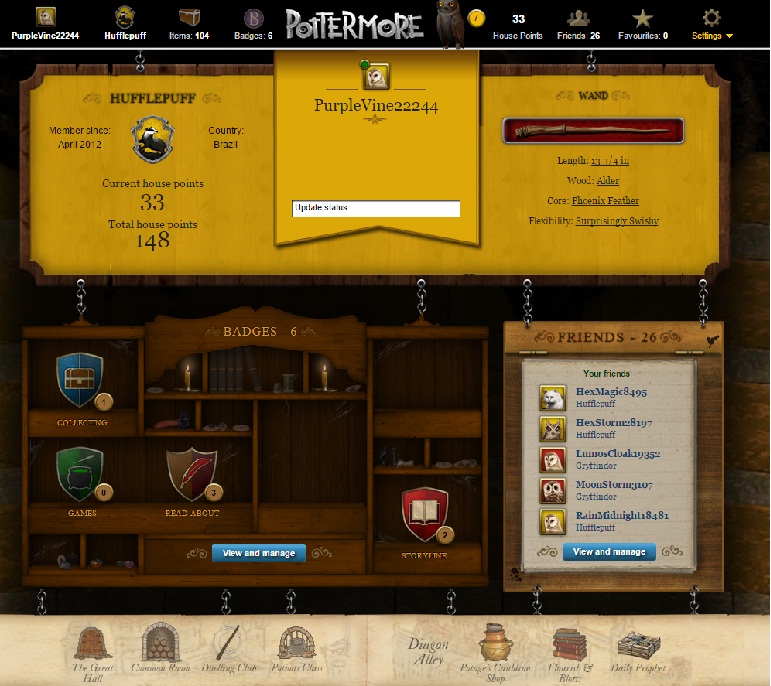Viewport: 771px width, 686px height.
Task: Open friend HexMagic8495's profile
Action: [611, 393]
